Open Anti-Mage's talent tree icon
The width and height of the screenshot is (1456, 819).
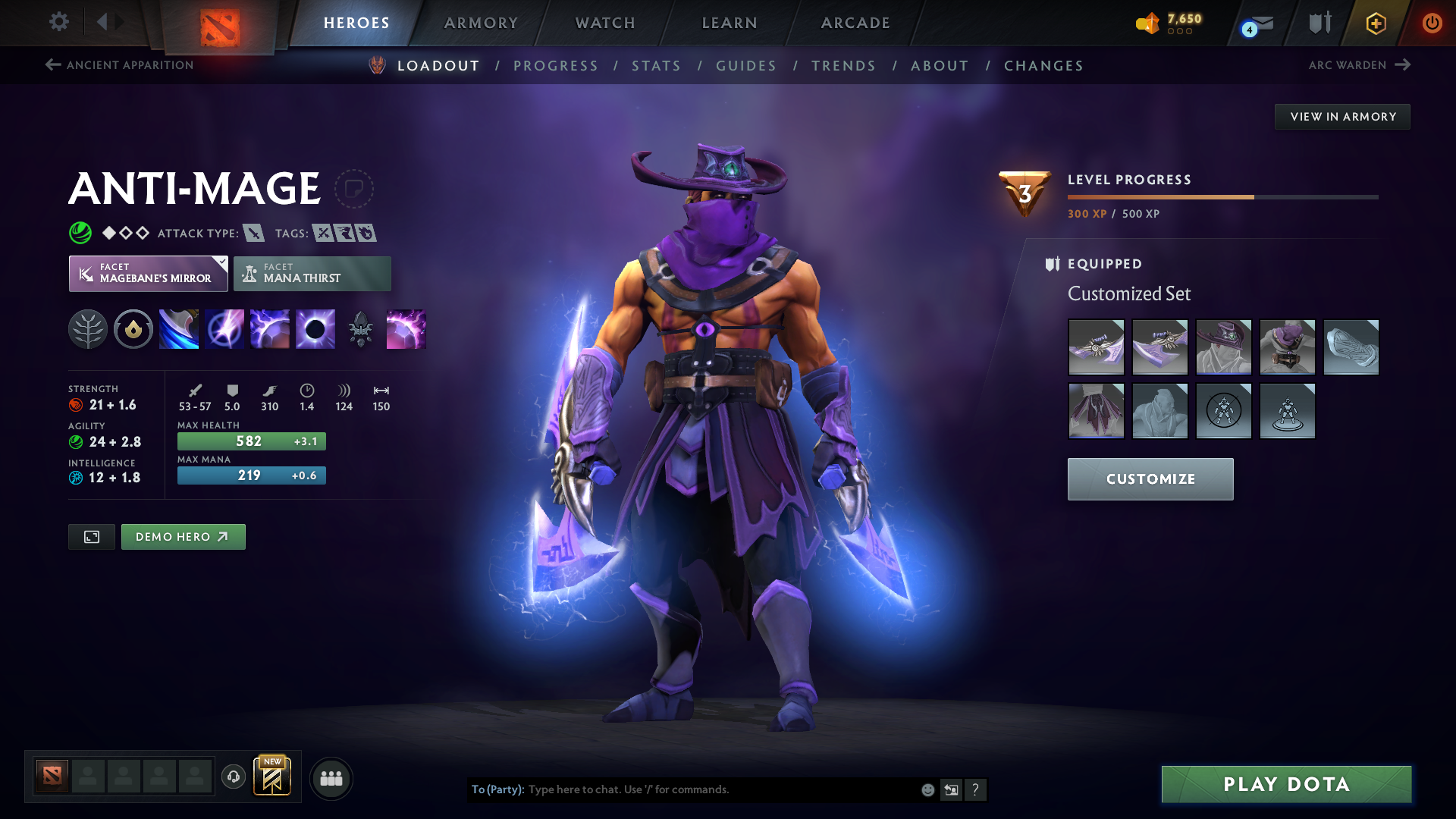click(88, 329)
